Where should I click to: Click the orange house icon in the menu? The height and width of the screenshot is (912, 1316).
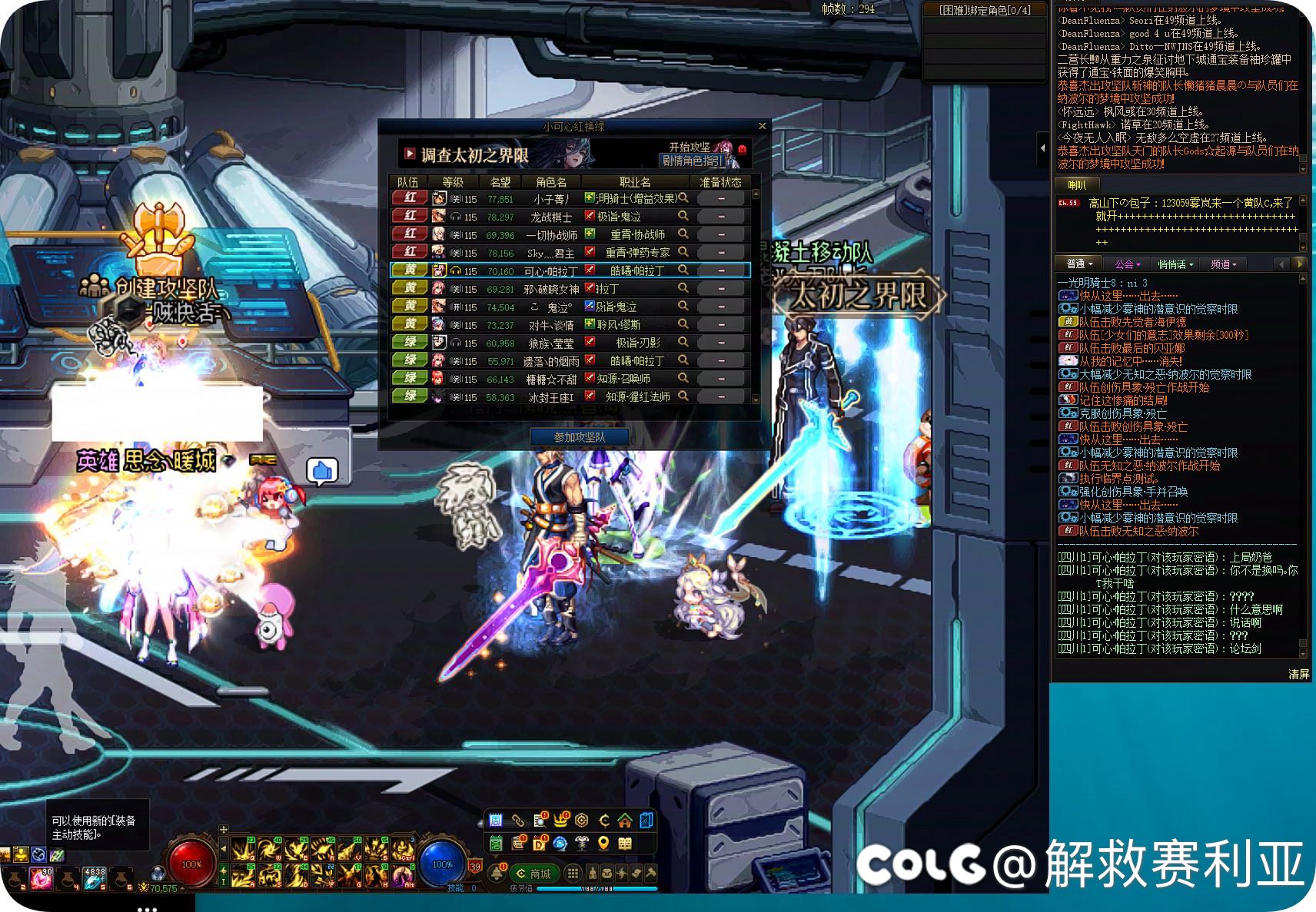pos(624,820)
